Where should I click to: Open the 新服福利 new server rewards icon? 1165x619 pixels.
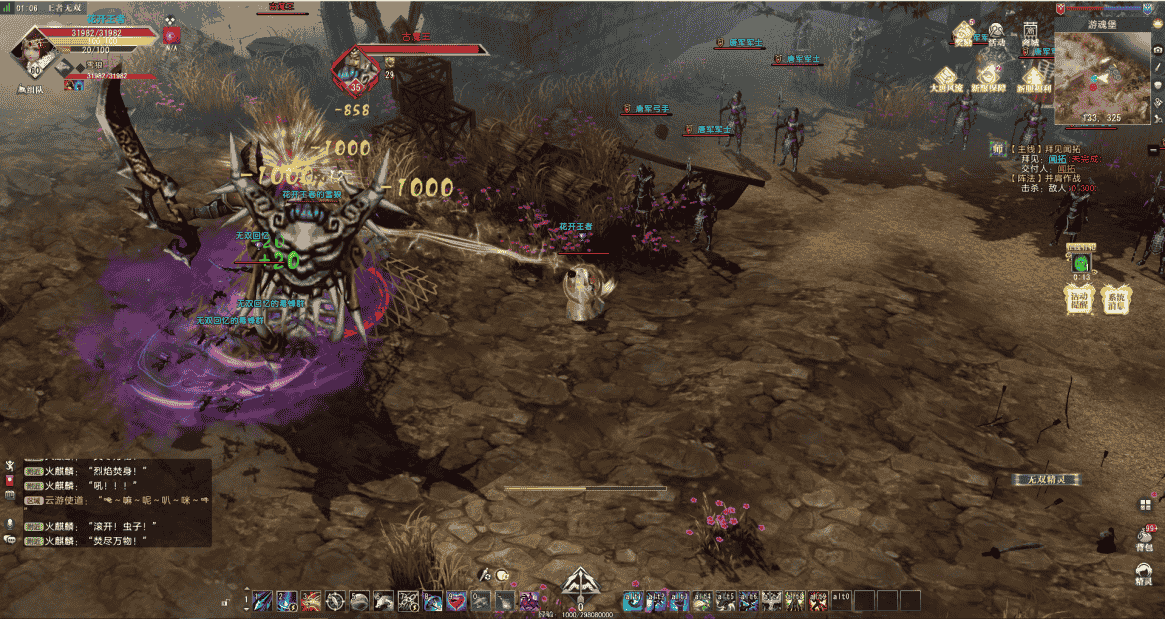[1033, 77]
